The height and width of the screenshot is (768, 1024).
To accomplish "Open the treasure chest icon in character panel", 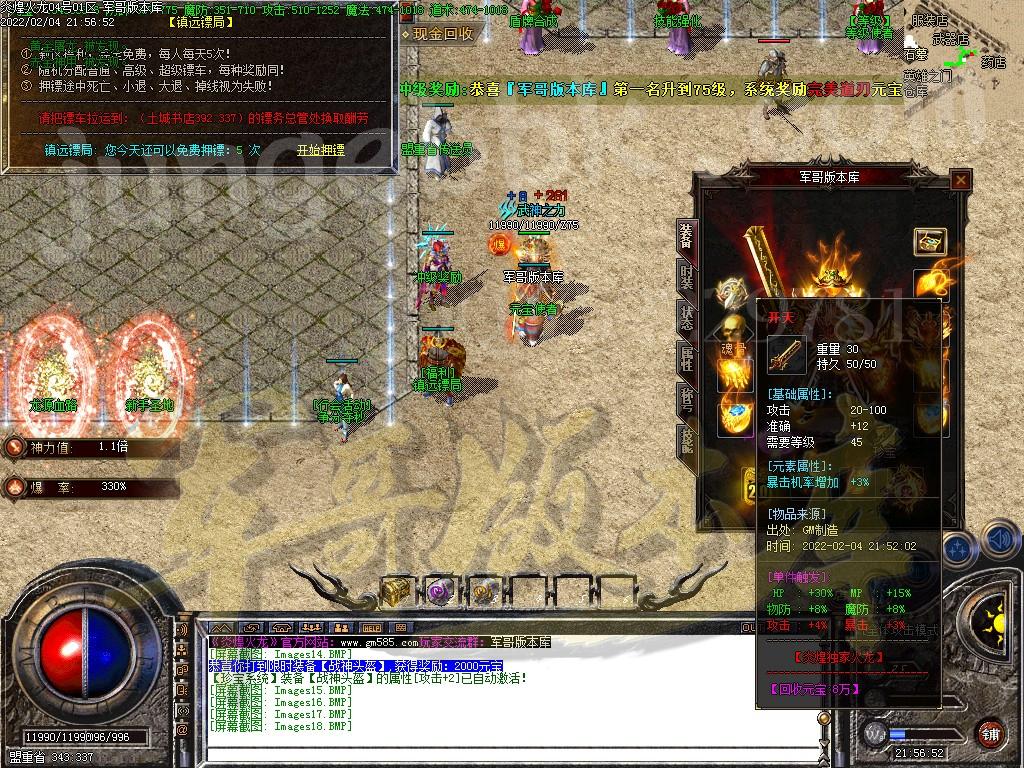I will click(930, 241).
